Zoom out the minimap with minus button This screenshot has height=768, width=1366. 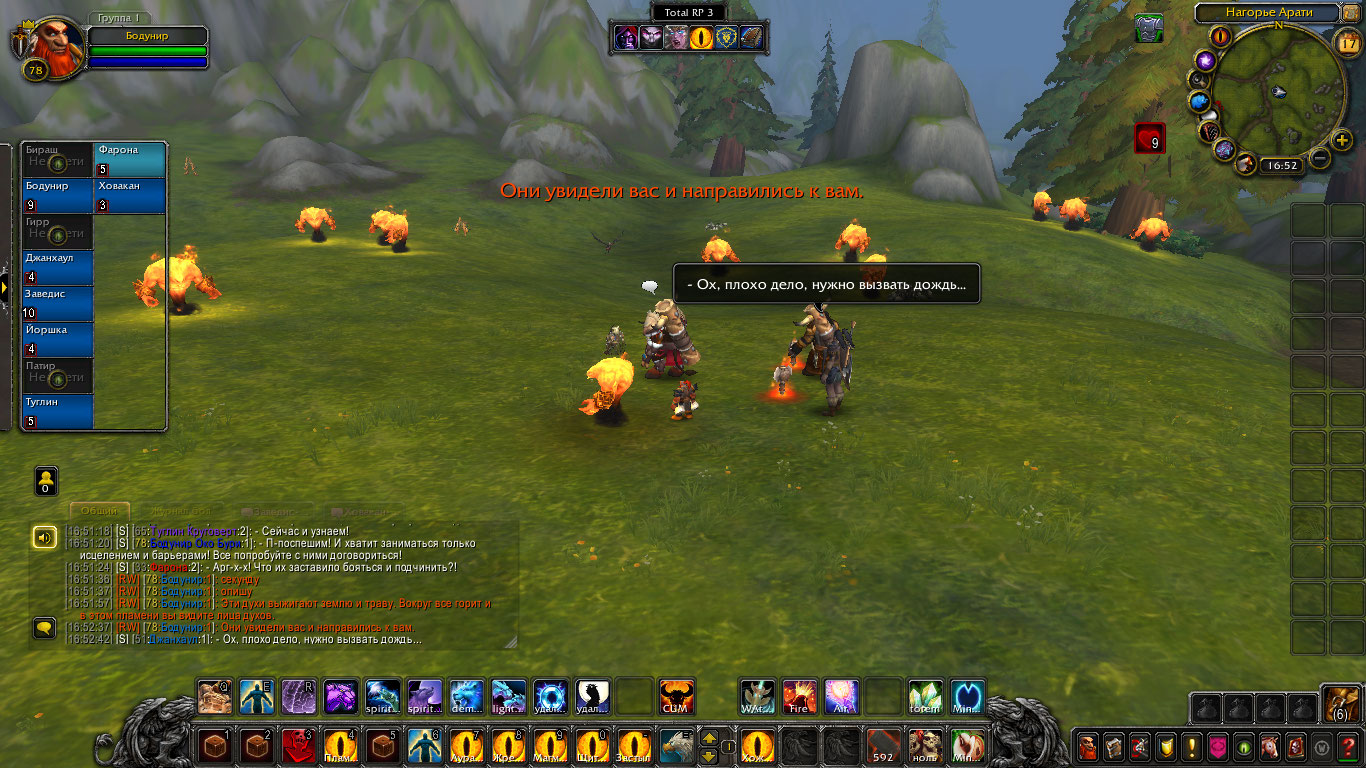(1320, 158)
